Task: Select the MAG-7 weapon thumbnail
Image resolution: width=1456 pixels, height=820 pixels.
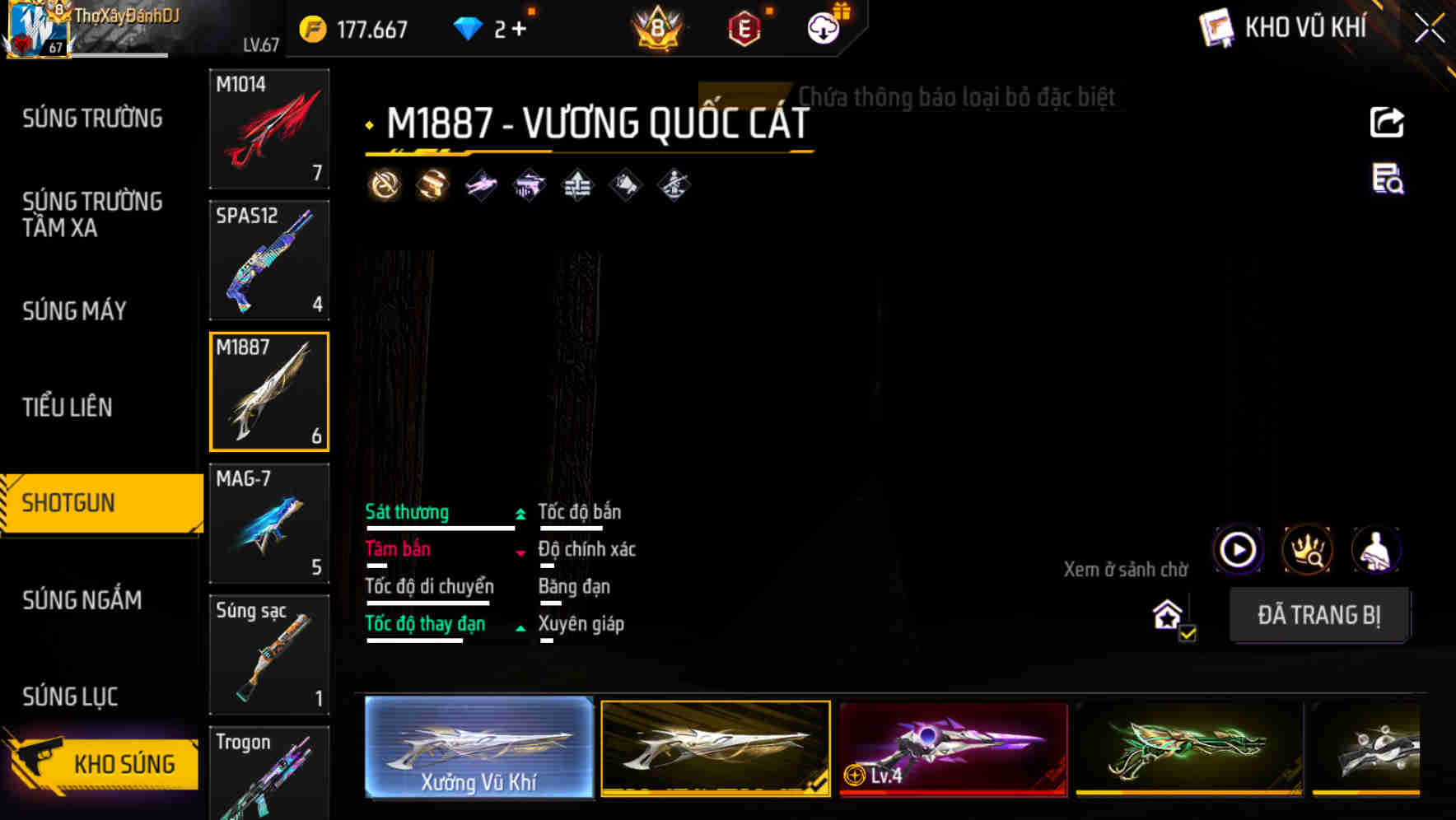Action: click(x=269, y=522)
